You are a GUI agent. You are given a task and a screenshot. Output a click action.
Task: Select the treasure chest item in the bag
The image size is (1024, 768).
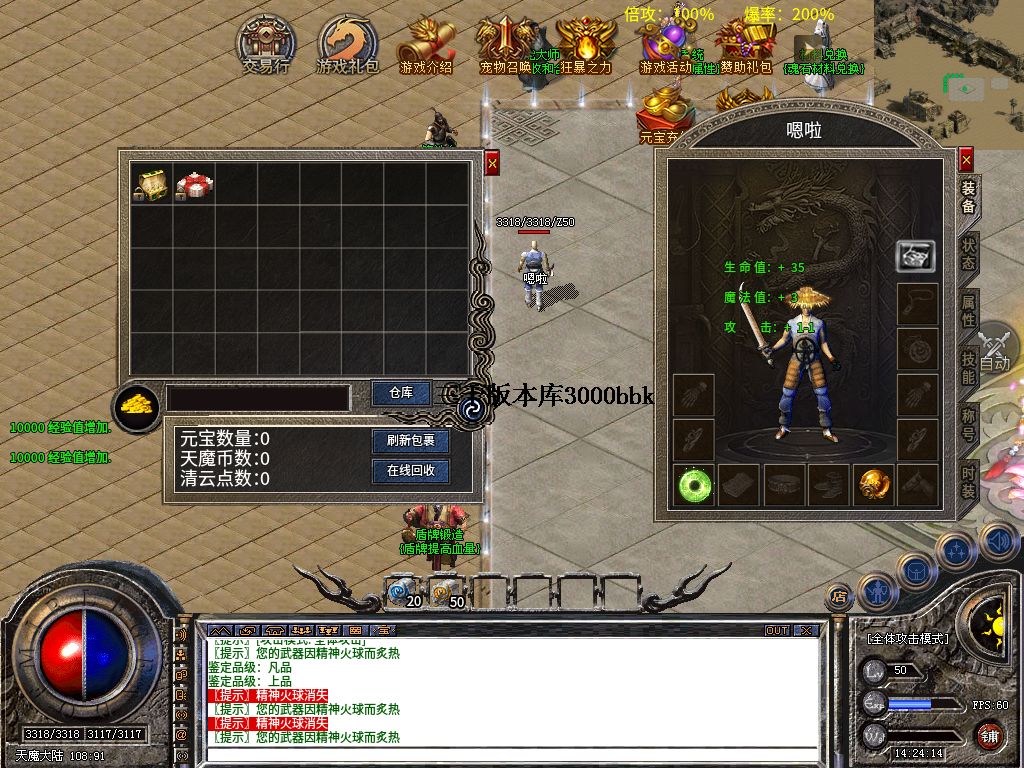151,184
